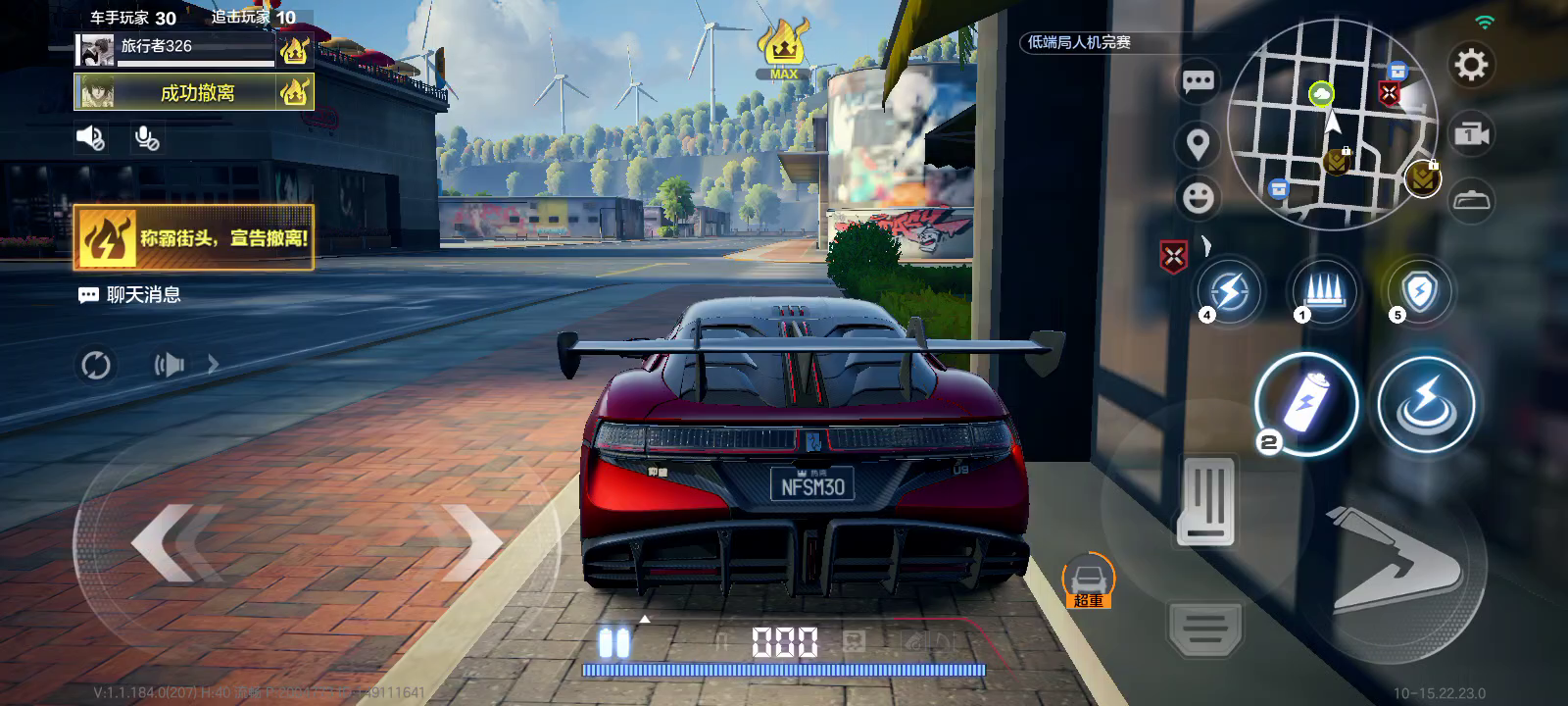Viewport: 1568px width, 706px height.
Task: Open the chat bubble button
Action: tap(1198, 81)
